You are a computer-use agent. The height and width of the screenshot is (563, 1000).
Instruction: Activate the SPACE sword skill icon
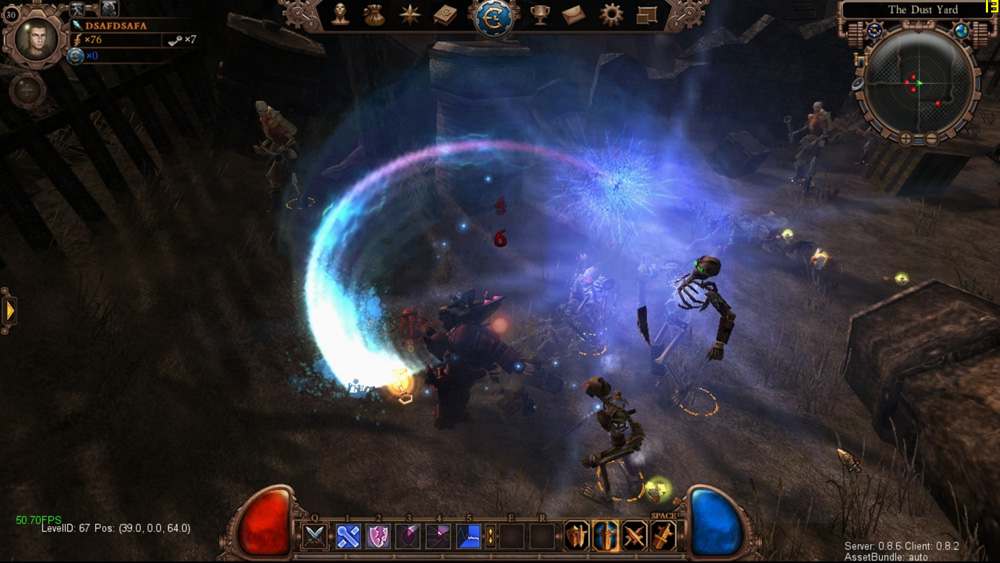pos(663,536)
